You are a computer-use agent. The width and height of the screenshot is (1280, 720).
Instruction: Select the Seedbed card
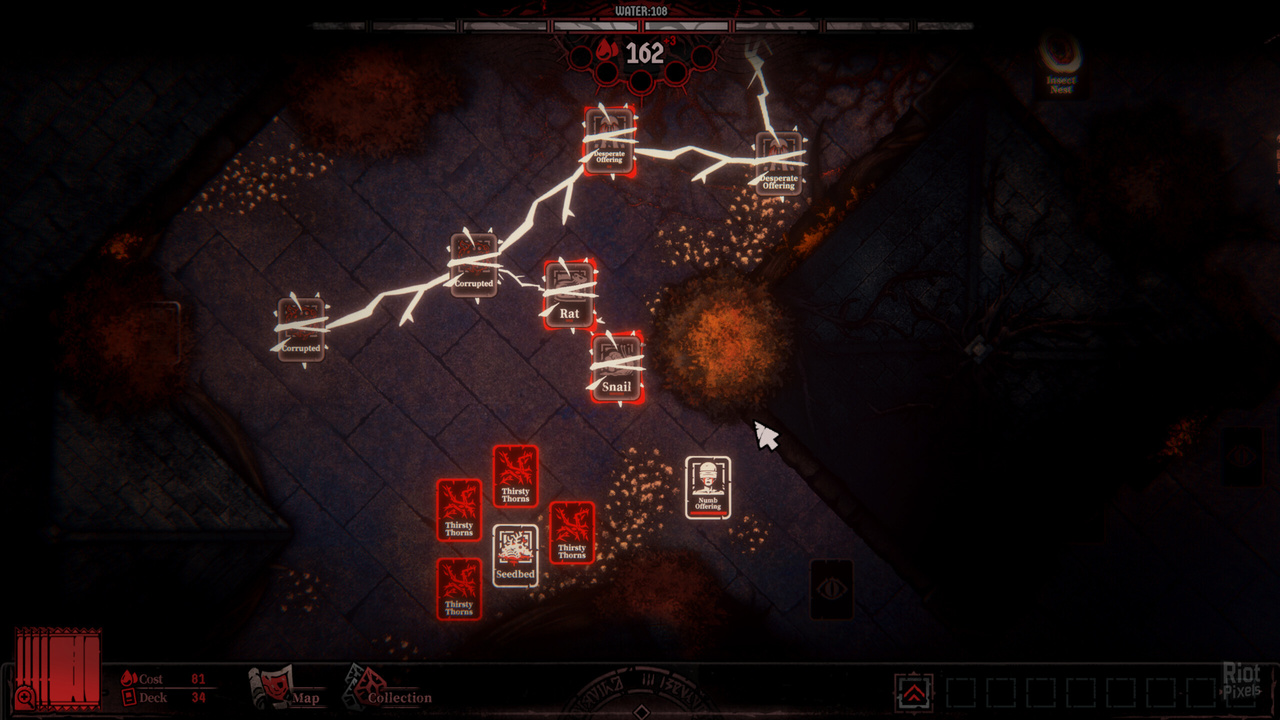click(516, 555)
